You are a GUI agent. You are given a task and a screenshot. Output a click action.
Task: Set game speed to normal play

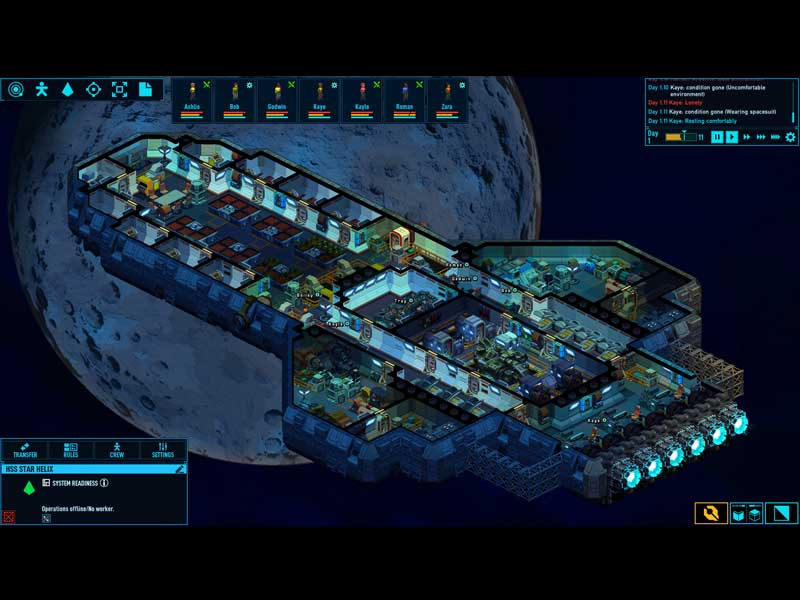[732, 137]
